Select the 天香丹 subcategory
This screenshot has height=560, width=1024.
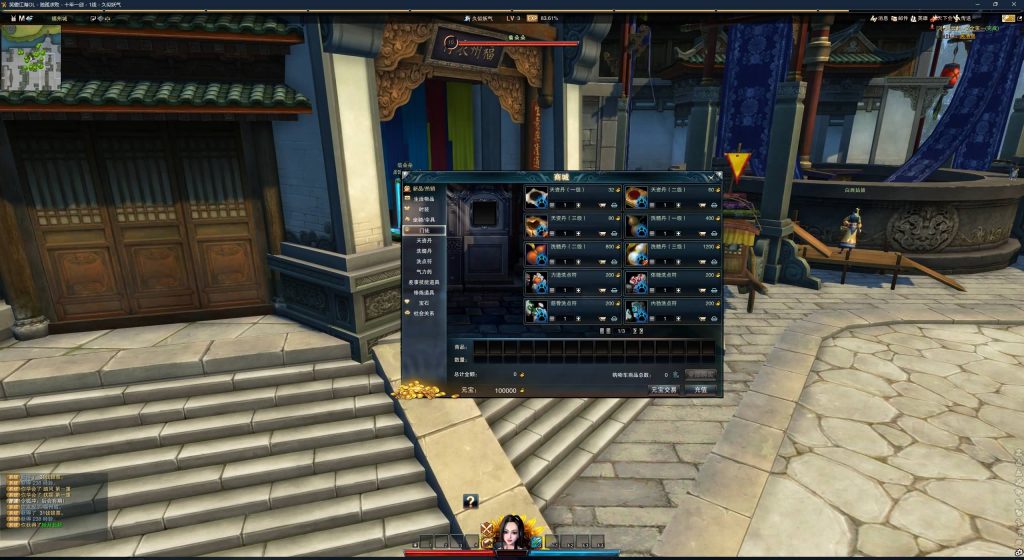[x=424, y=240]
